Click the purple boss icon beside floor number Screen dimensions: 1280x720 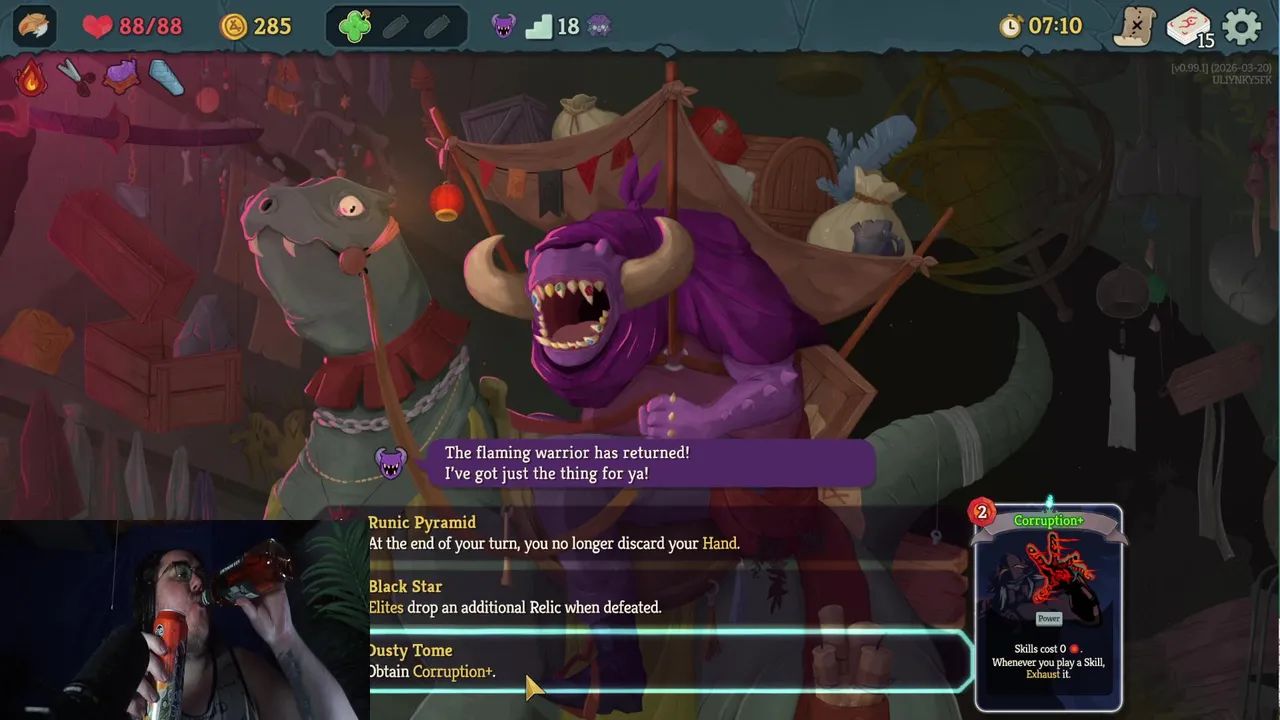[600, 26]
